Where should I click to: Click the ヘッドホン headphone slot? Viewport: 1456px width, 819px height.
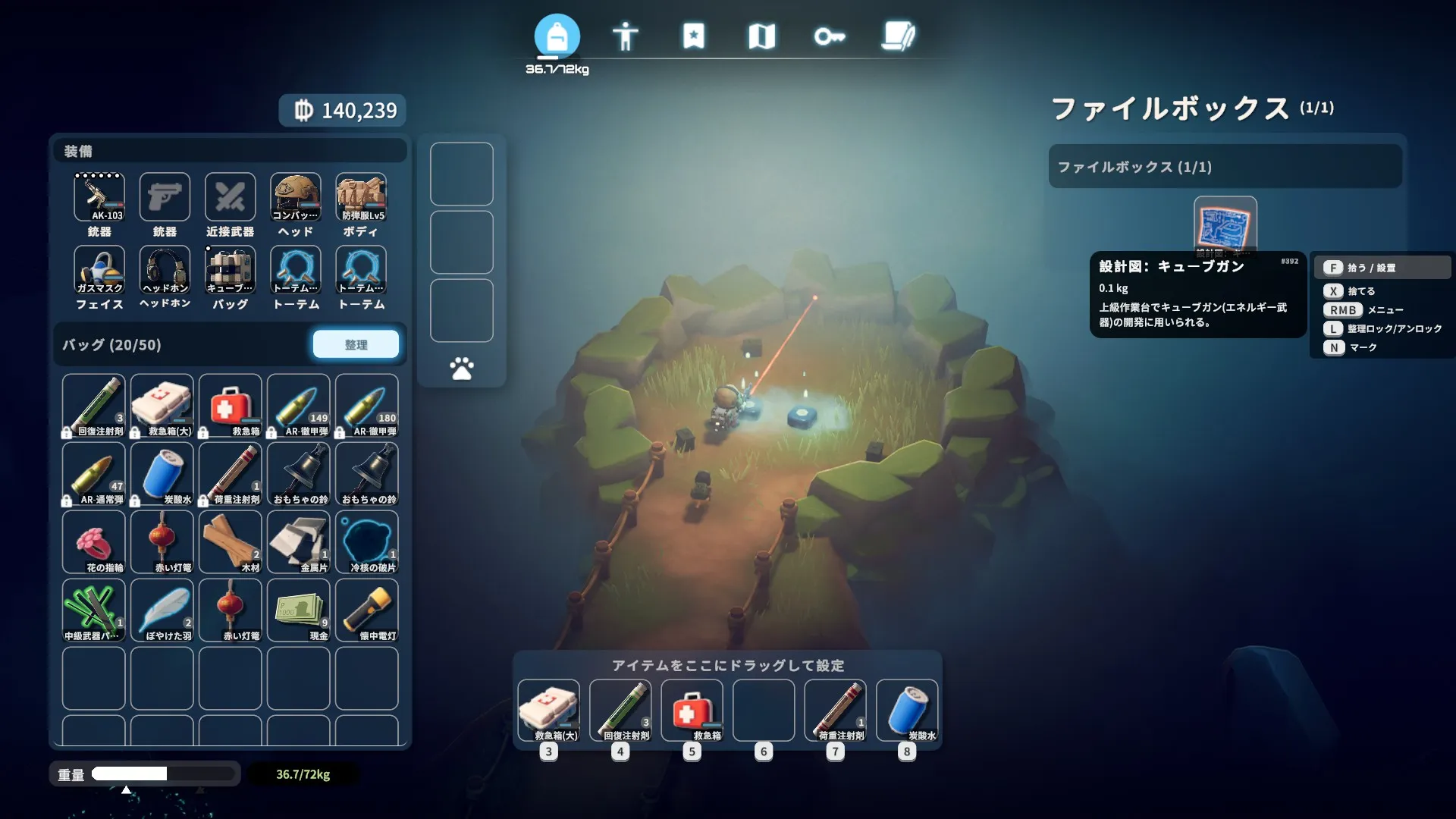[x=165, y=270]
